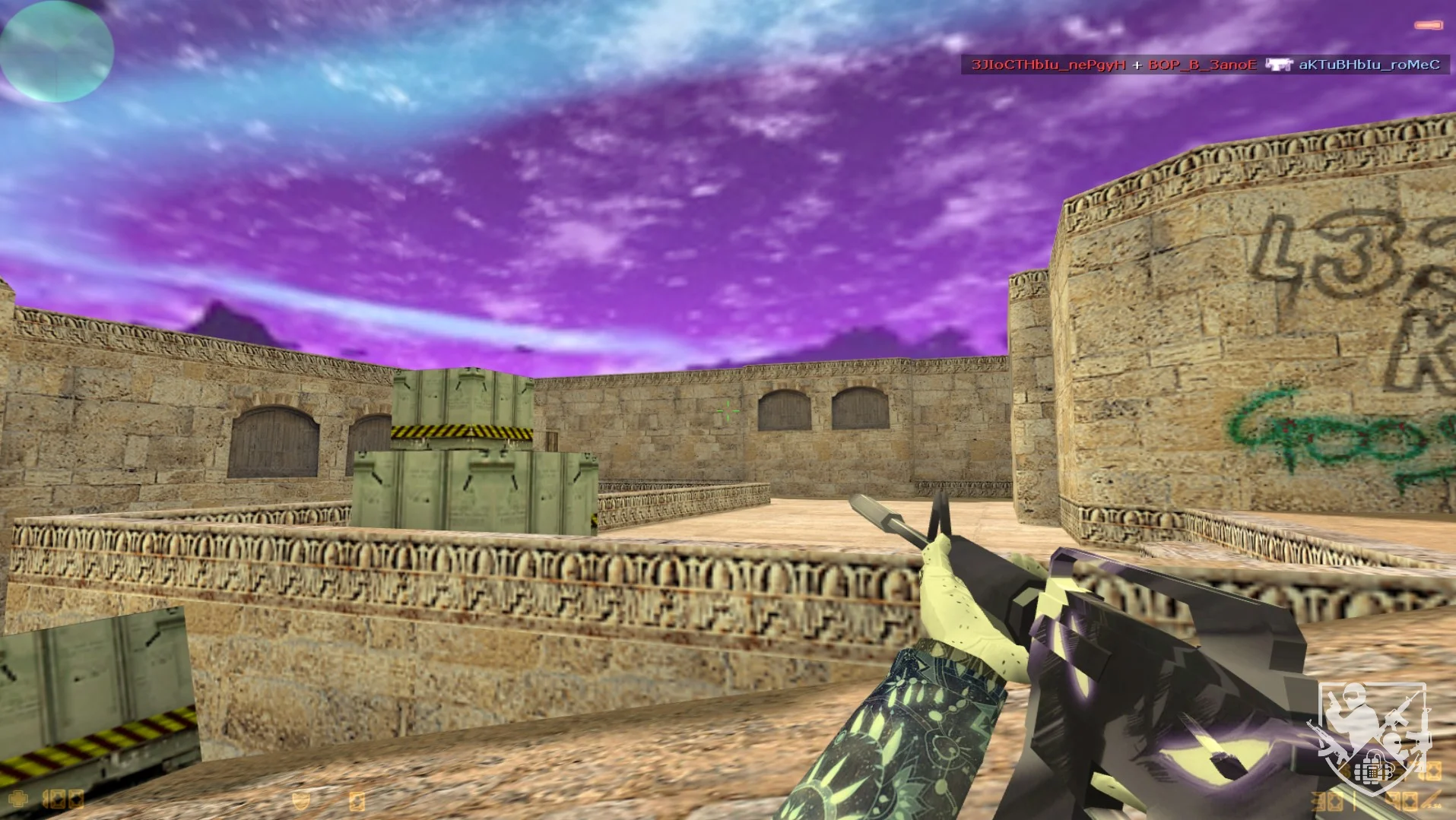Click the armor shield icon
This screenshot has height=820, width=1456.
[x=301, y=800]
